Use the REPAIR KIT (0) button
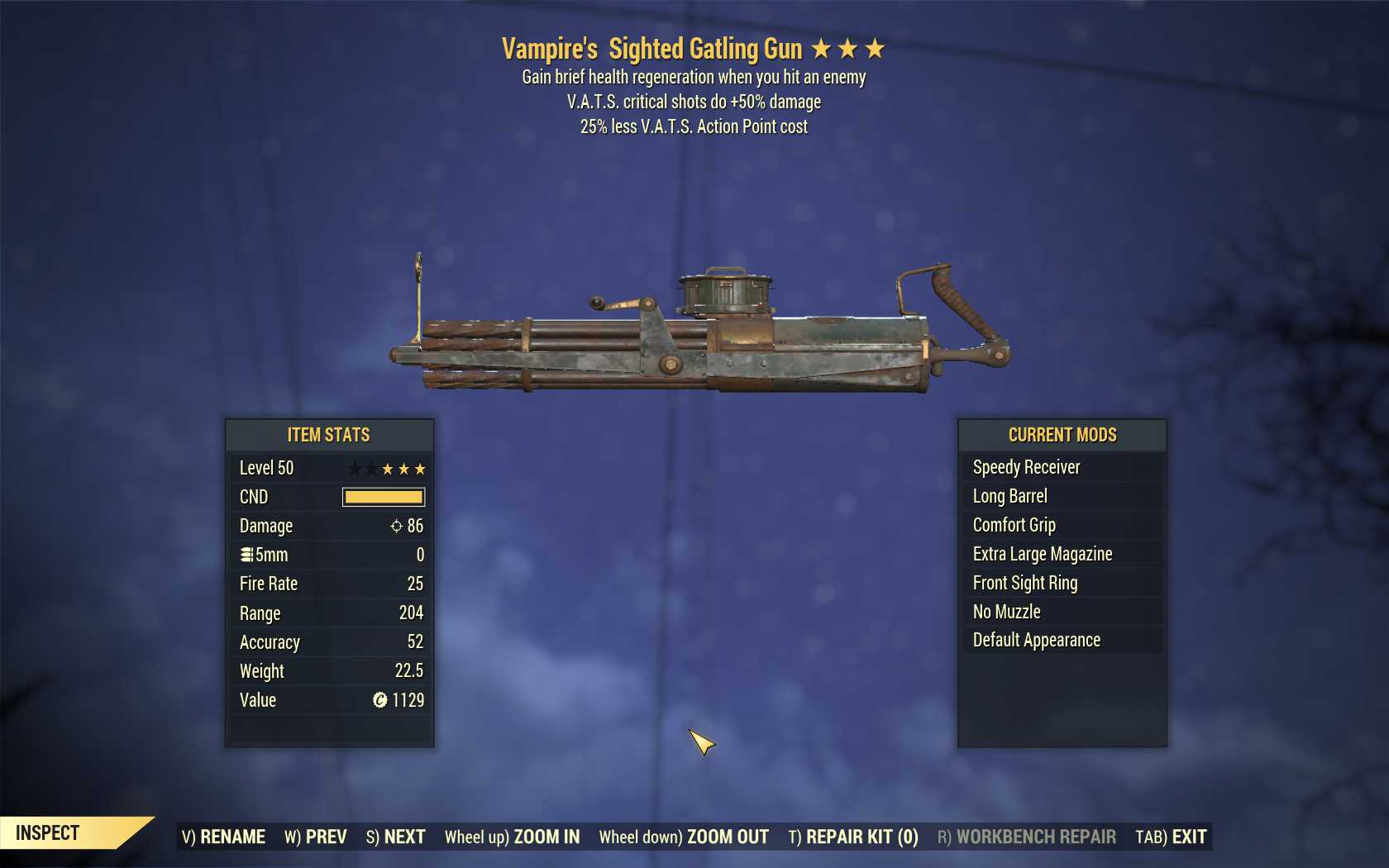This screenshot has width=1389, height=868. point(853,837)
